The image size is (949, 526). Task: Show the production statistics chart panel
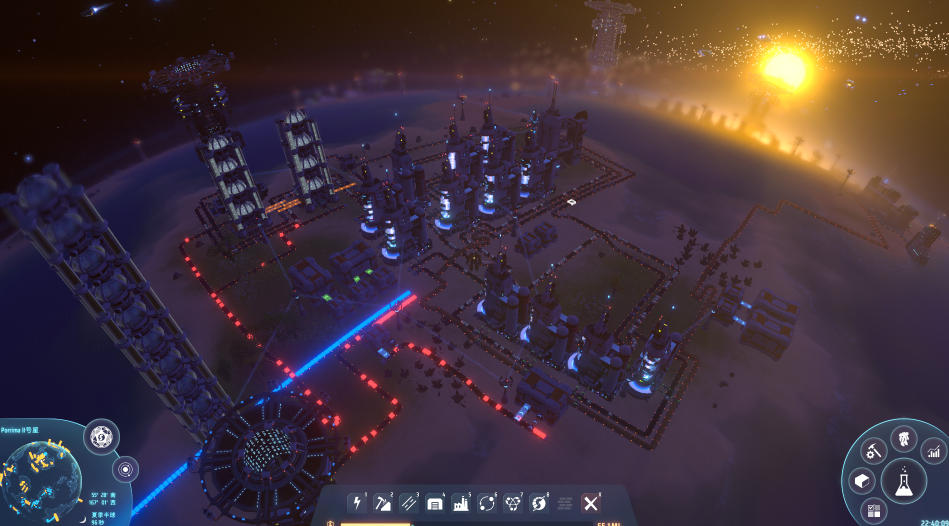[933, 451]
